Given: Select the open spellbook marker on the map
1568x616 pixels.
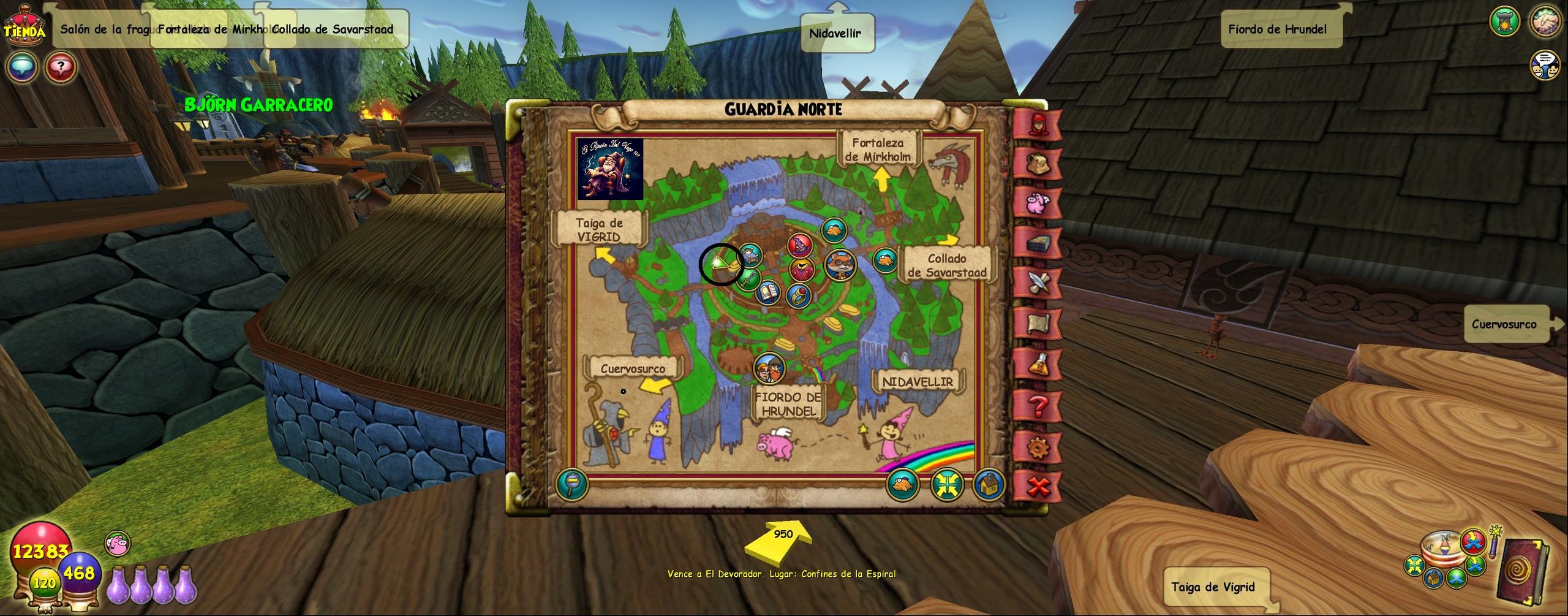Looking at the screenshot, I should [767, 292].
